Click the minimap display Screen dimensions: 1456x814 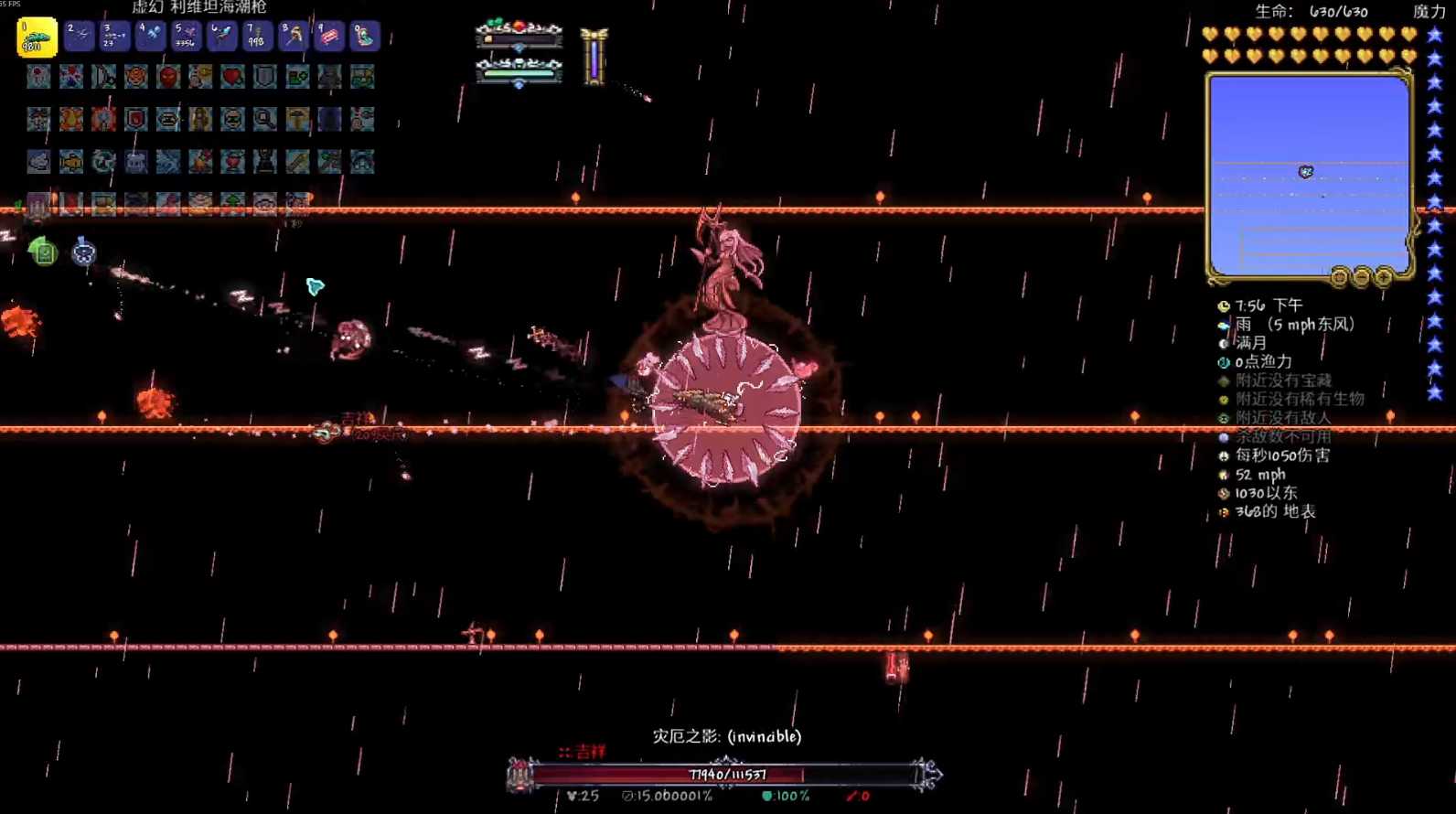1308,174
